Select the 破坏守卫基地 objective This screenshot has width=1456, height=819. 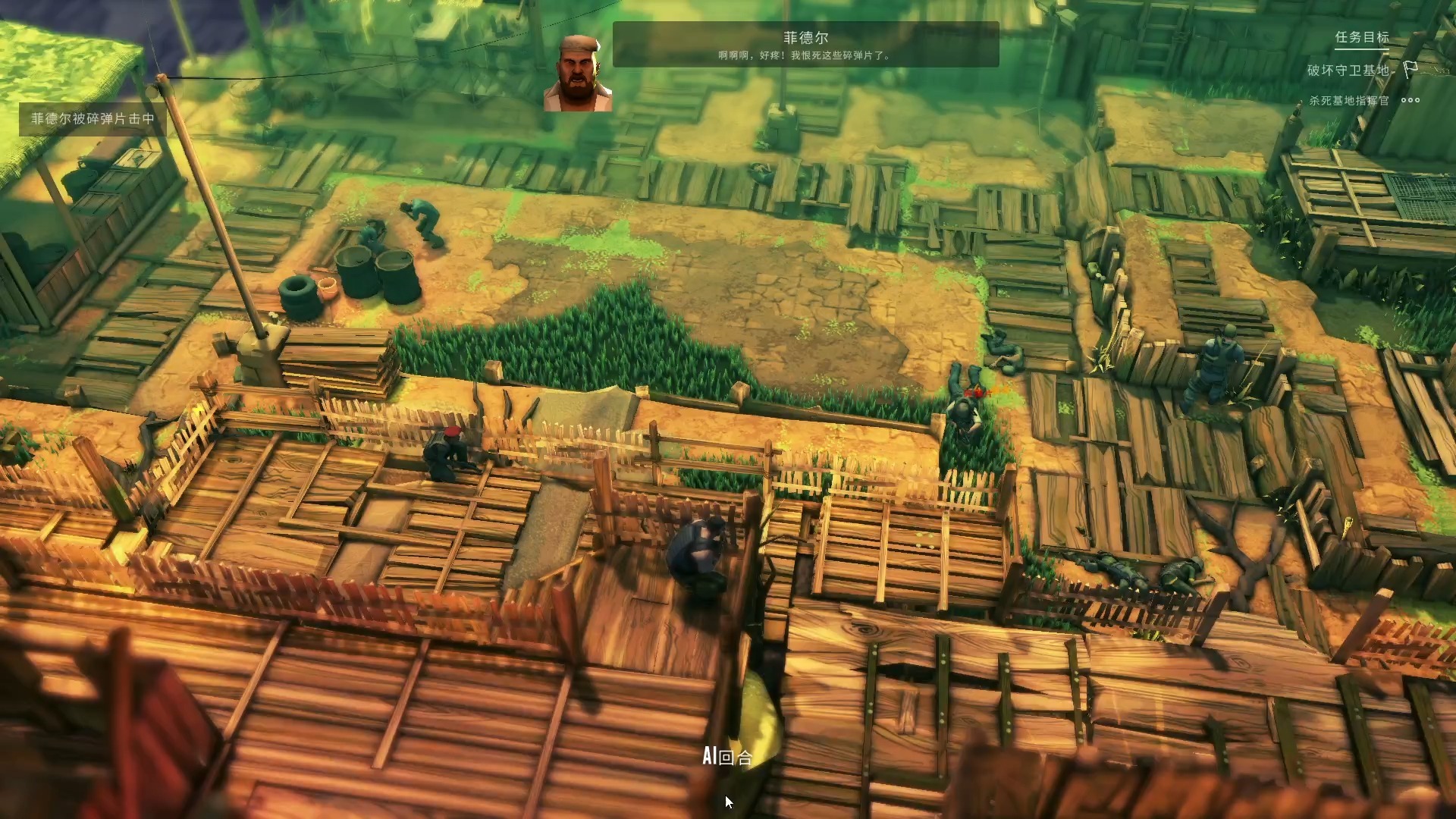[1348, 71]
